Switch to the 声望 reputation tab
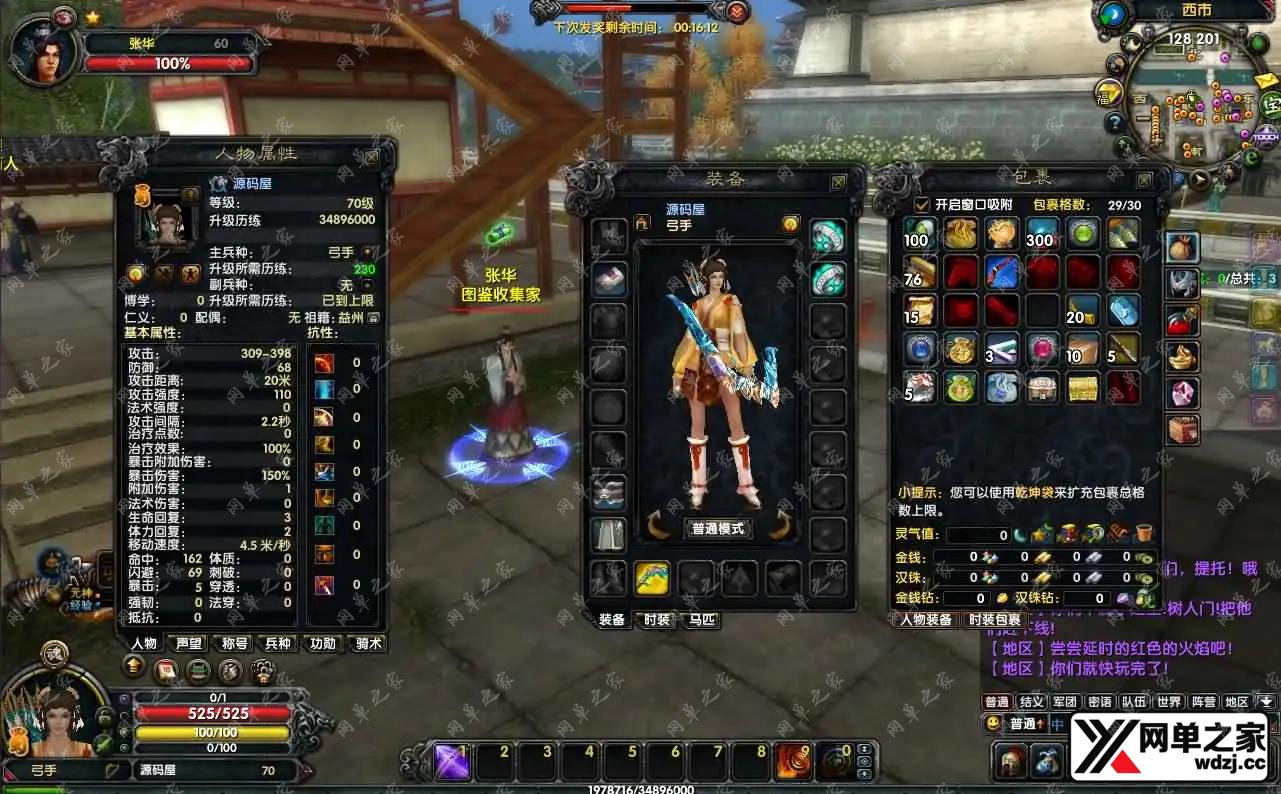 188,643
